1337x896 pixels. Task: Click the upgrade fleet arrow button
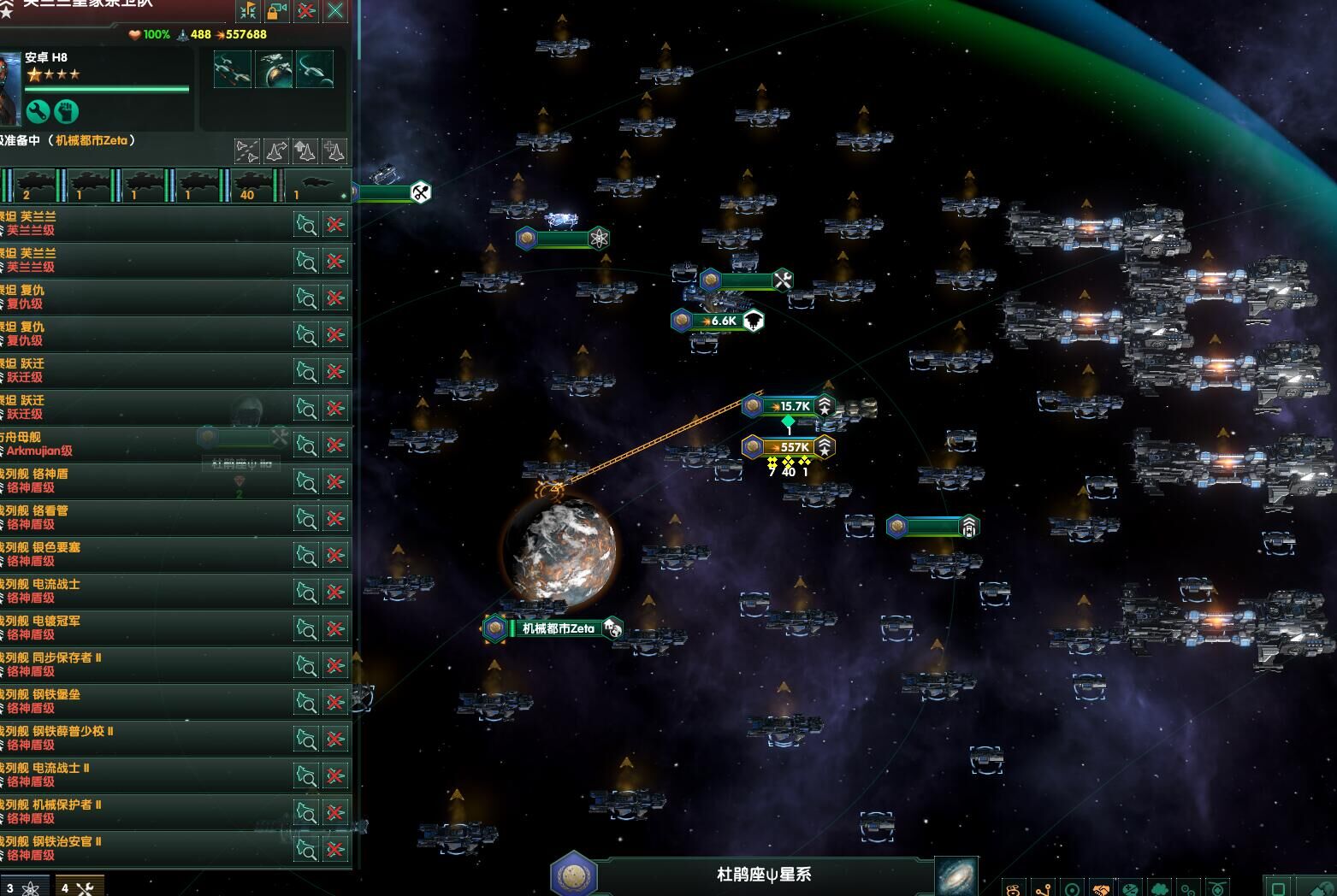click(305, 151)
